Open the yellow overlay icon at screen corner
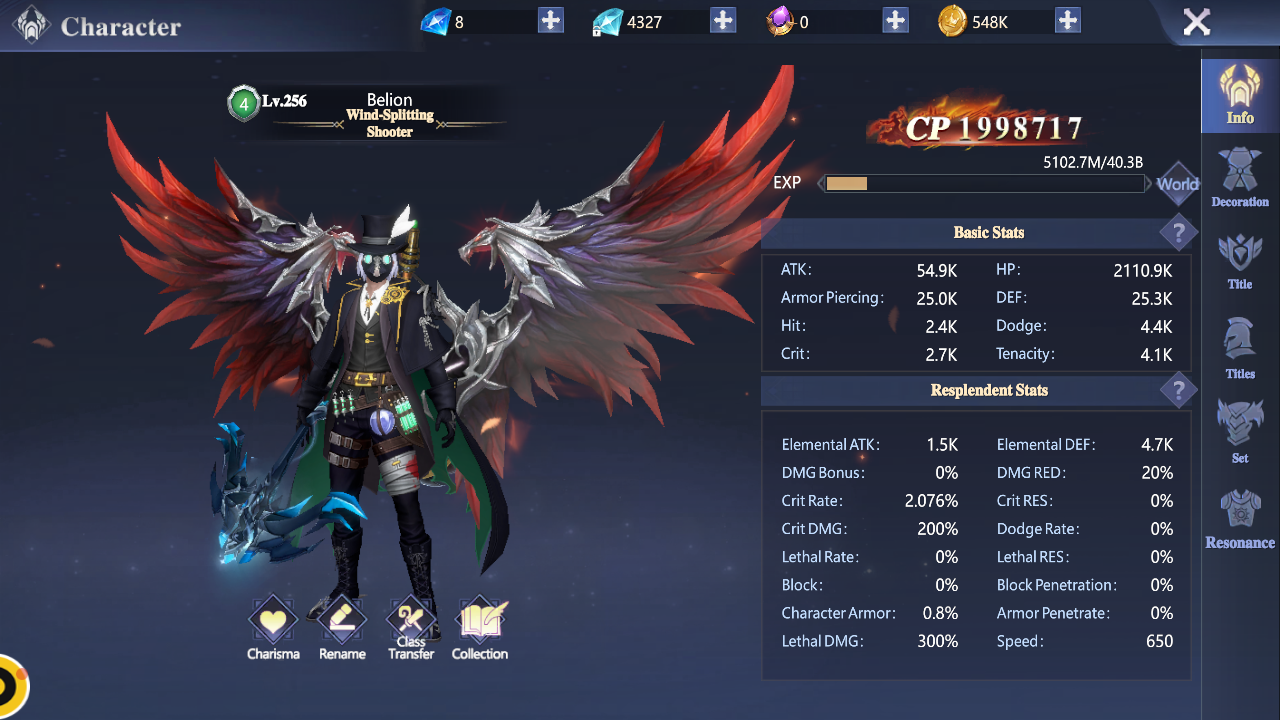The width and height of the screenshot is (1280, 720). [10, 688]
